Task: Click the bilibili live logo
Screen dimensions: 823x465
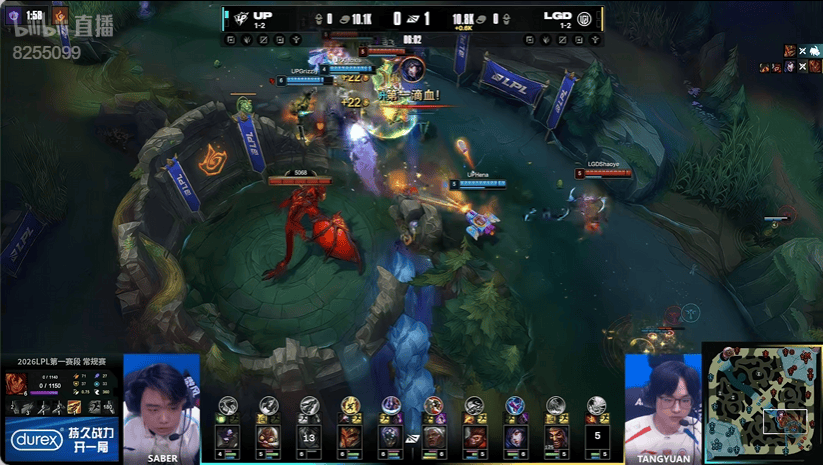Action: pyautogui.click(x=46, y=32)
